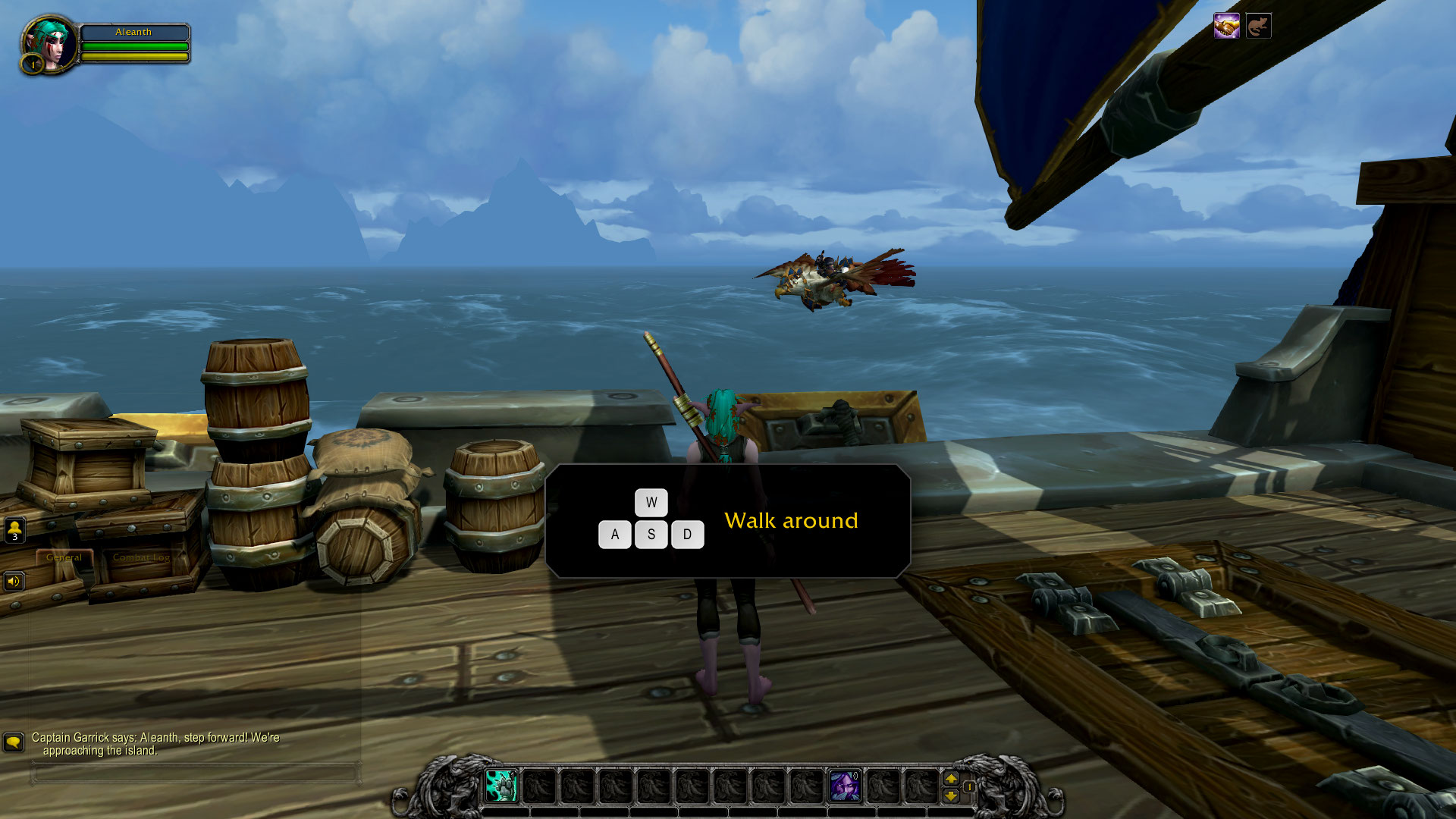
Task: Expand the social panel showing 3 members
Action: pos(14,527)
